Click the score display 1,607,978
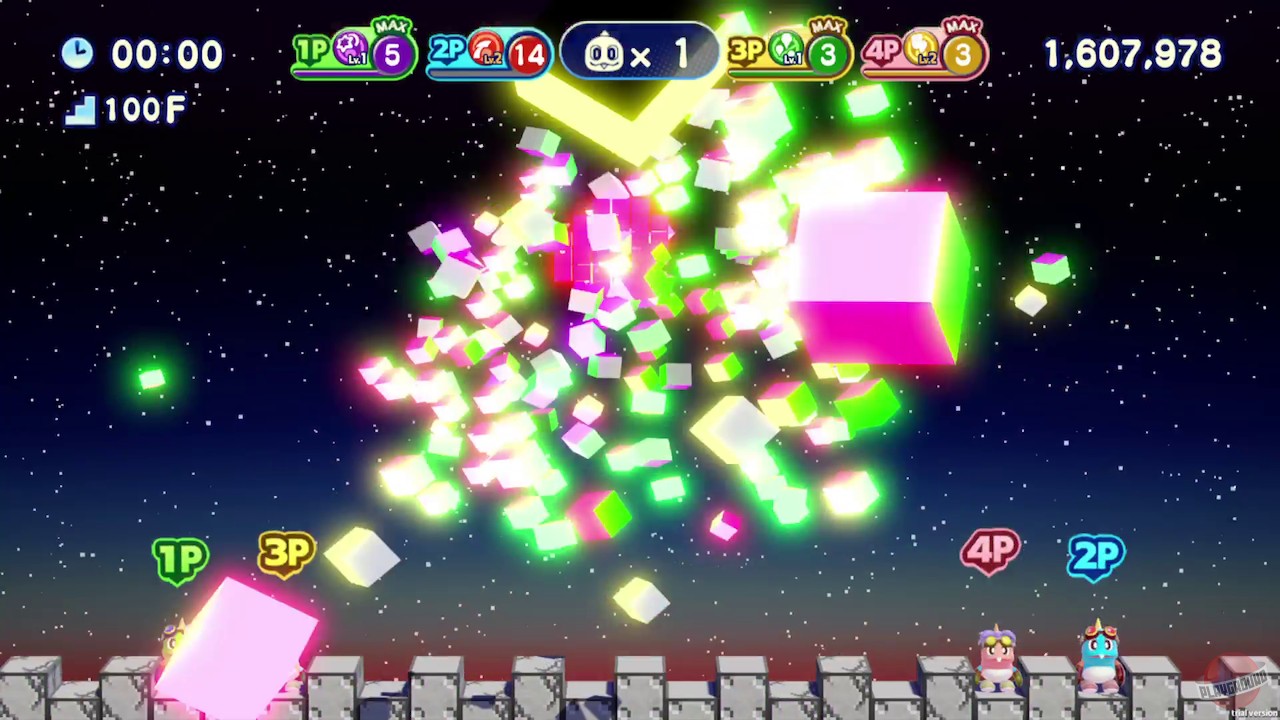This screenshot has height=720, width=1280. coord(1131,53)
